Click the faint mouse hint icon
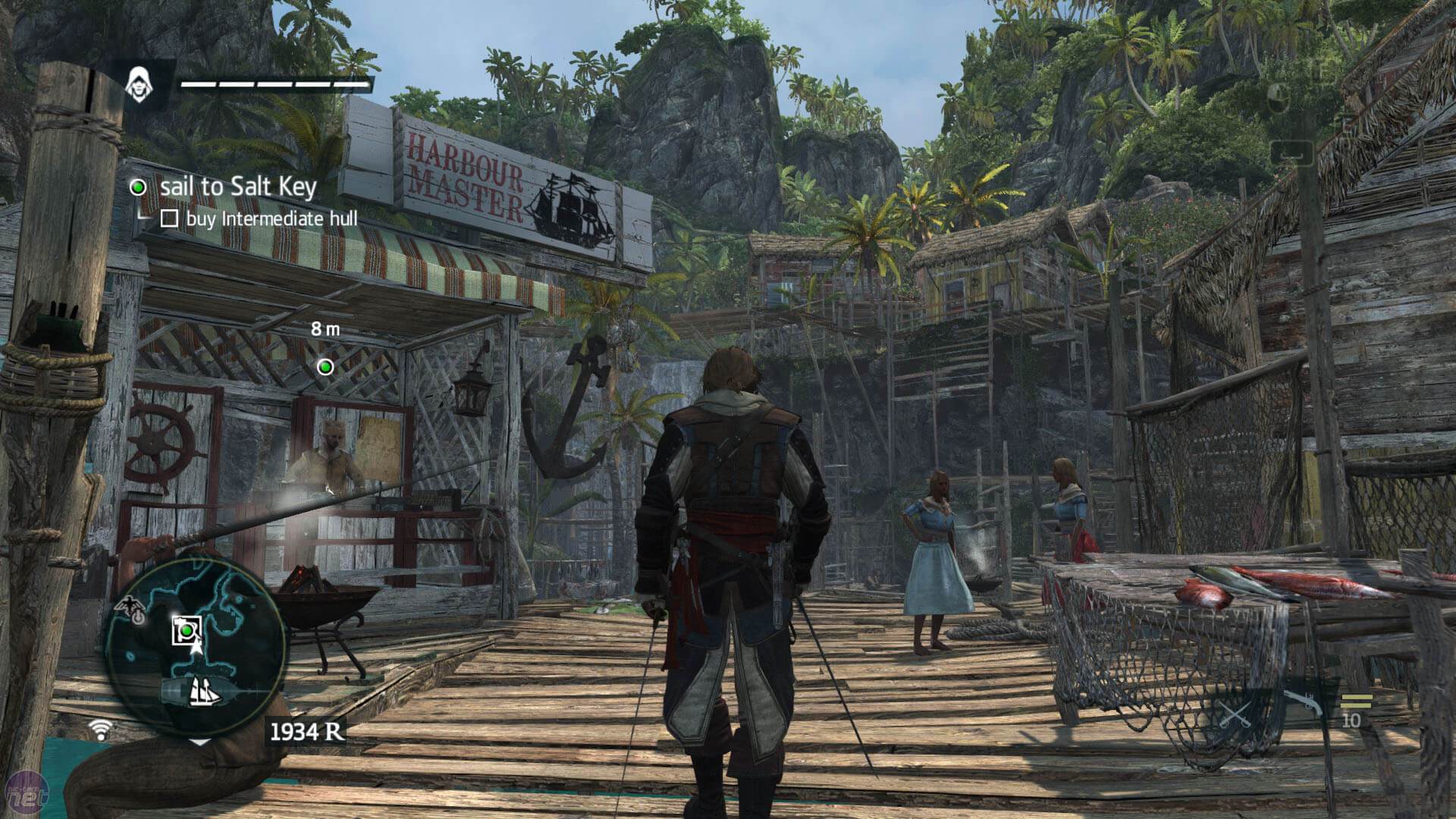Screen dimensions: 1456x819 (1279, 96)
